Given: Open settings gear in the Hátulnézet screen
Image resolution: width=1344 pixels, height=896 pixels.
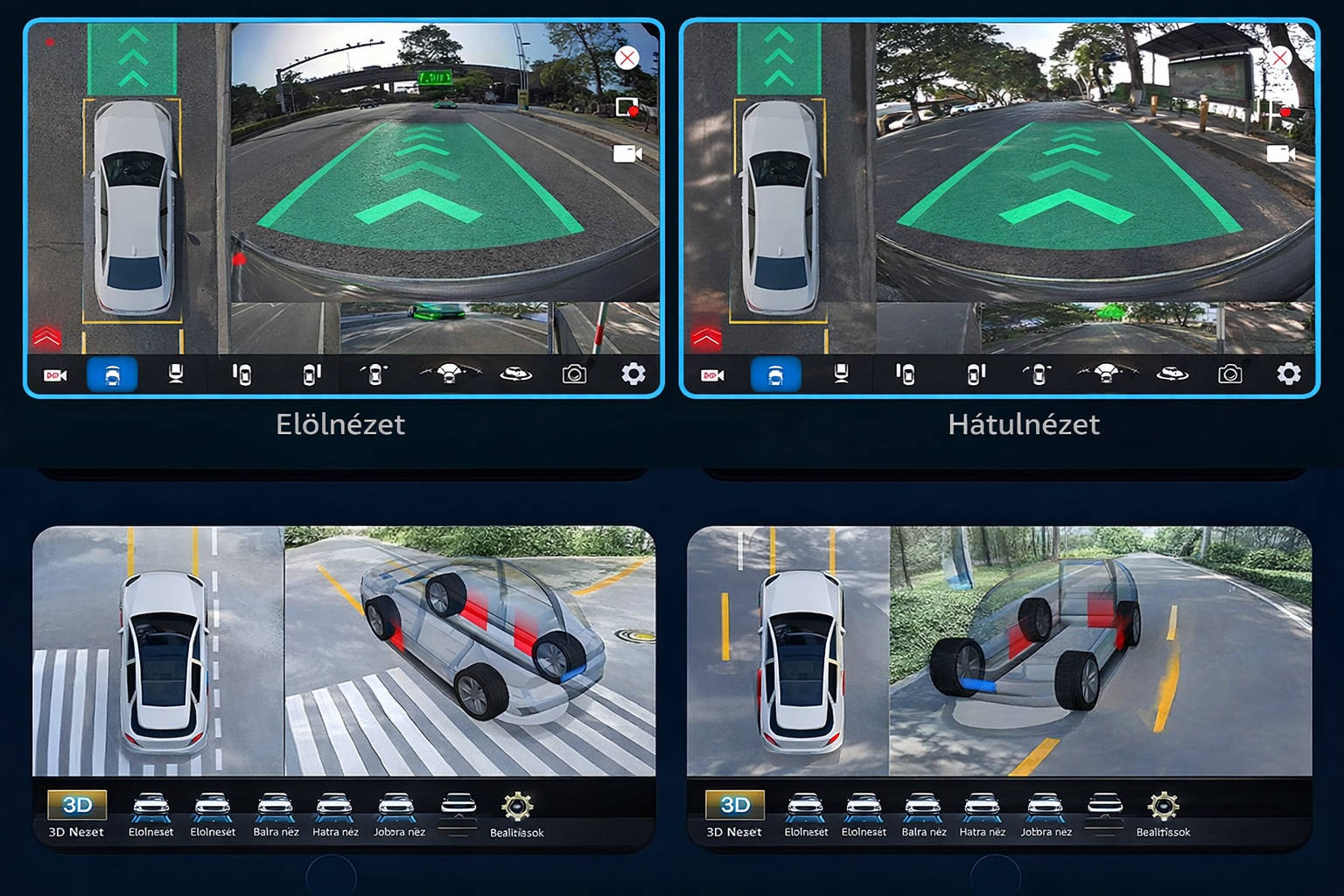Looking at the screenshot, I should coord(1288,374).
